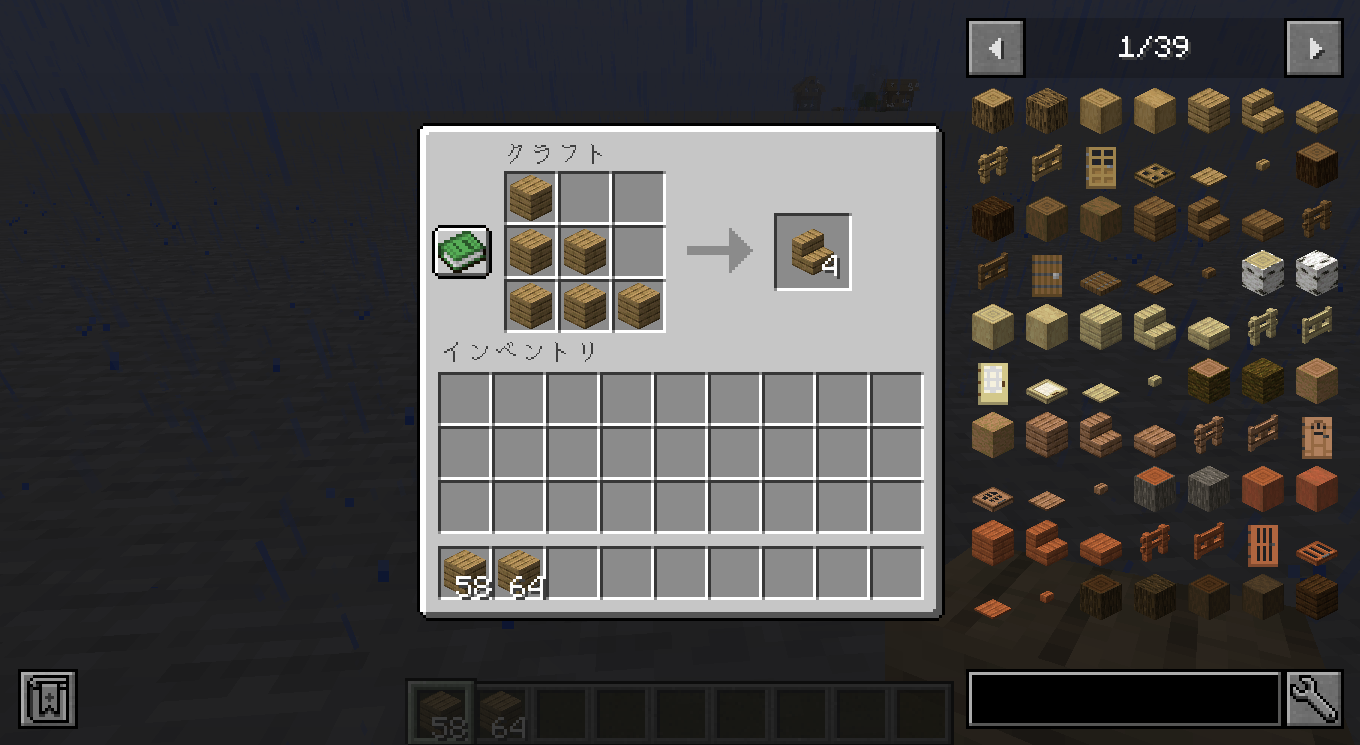Select the 58-count planks in the hotbar

(440, 712)
